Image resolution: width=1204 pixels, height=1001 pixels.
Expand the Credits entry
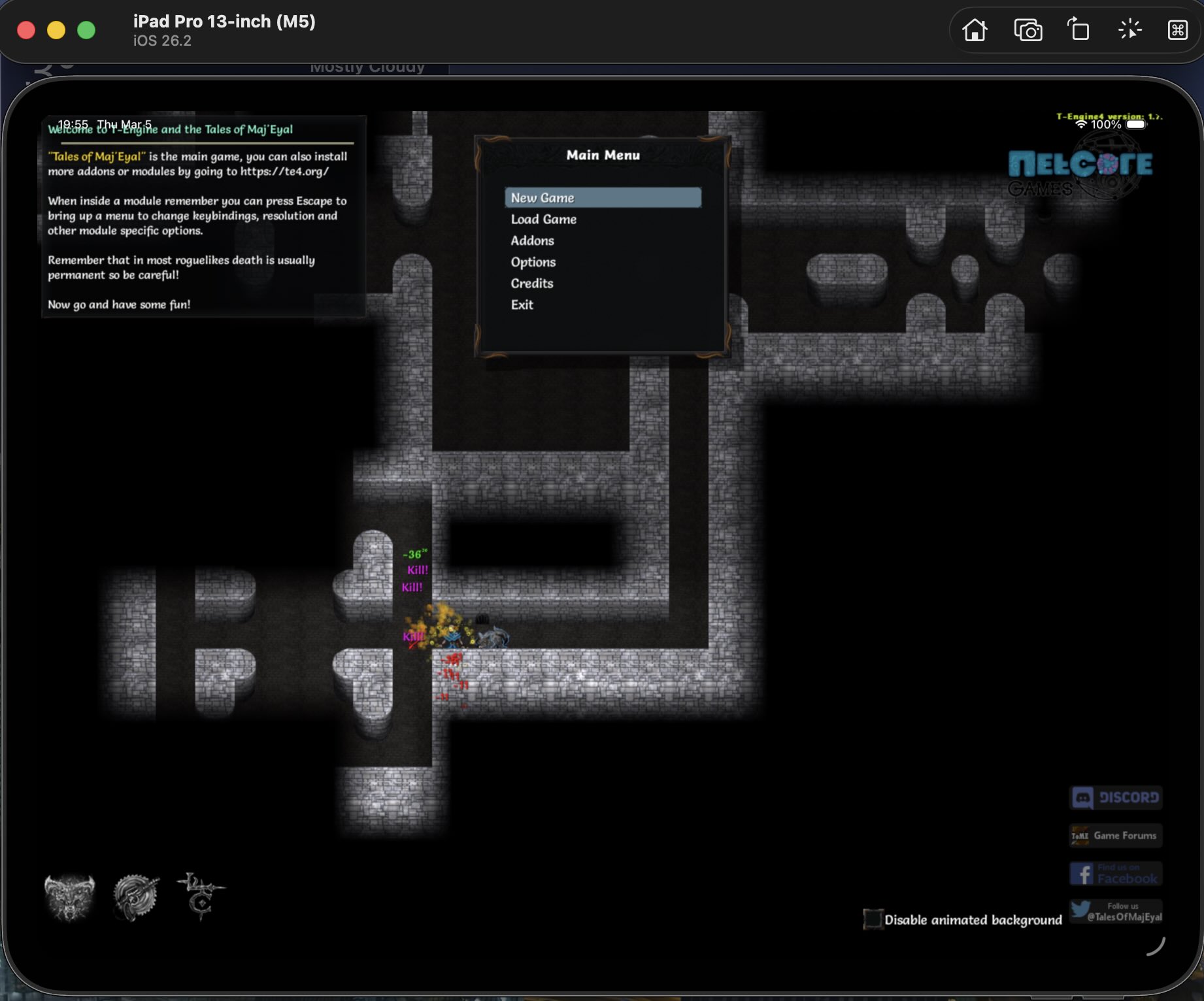531,283
